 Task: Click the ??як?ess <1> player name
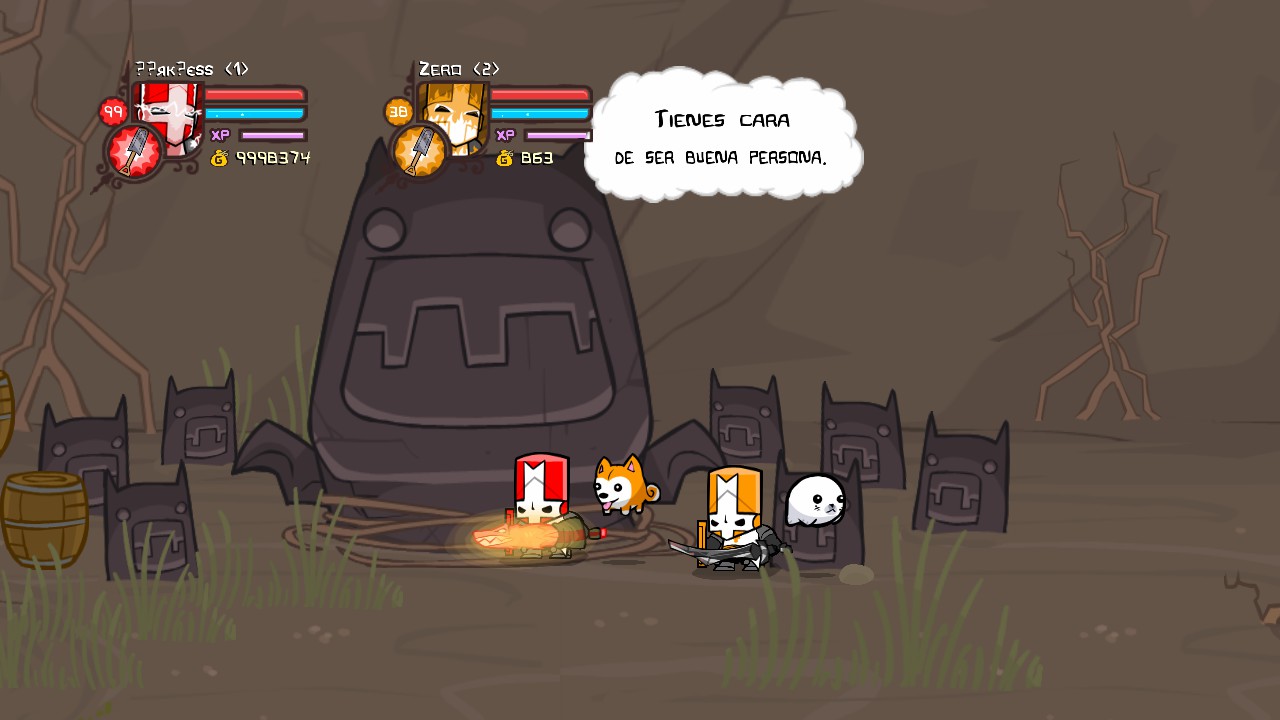[x=191, y=69]
